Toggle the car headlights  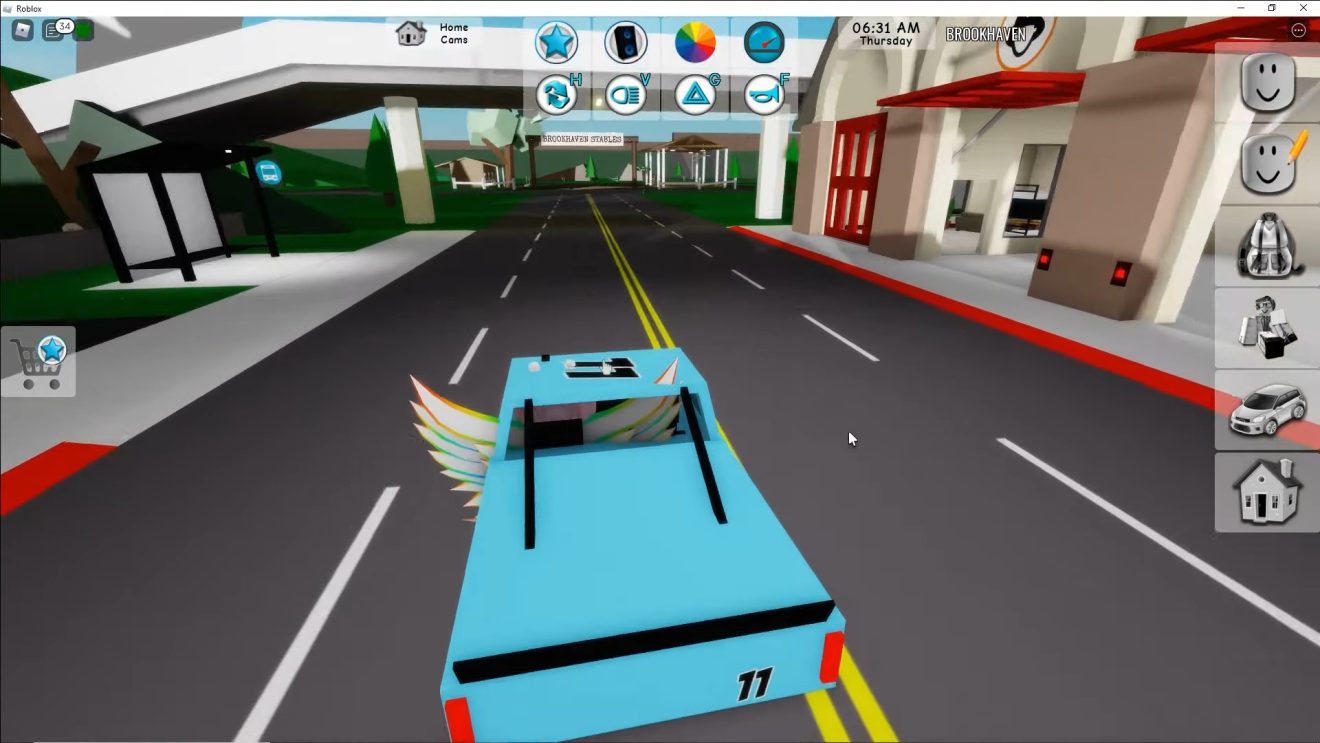click(x=626, y=95)
